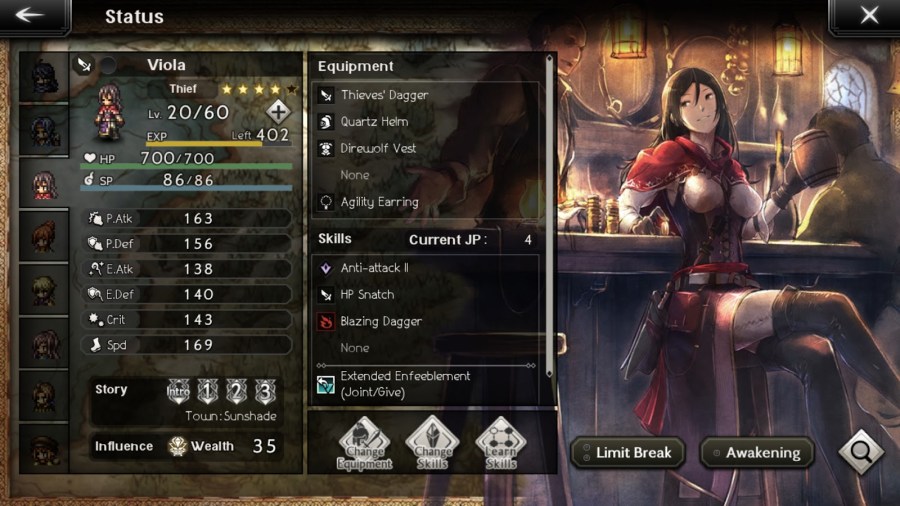Select the Anti-attack II skill
Screen dimensions: 900x506
tap(427, 268)
